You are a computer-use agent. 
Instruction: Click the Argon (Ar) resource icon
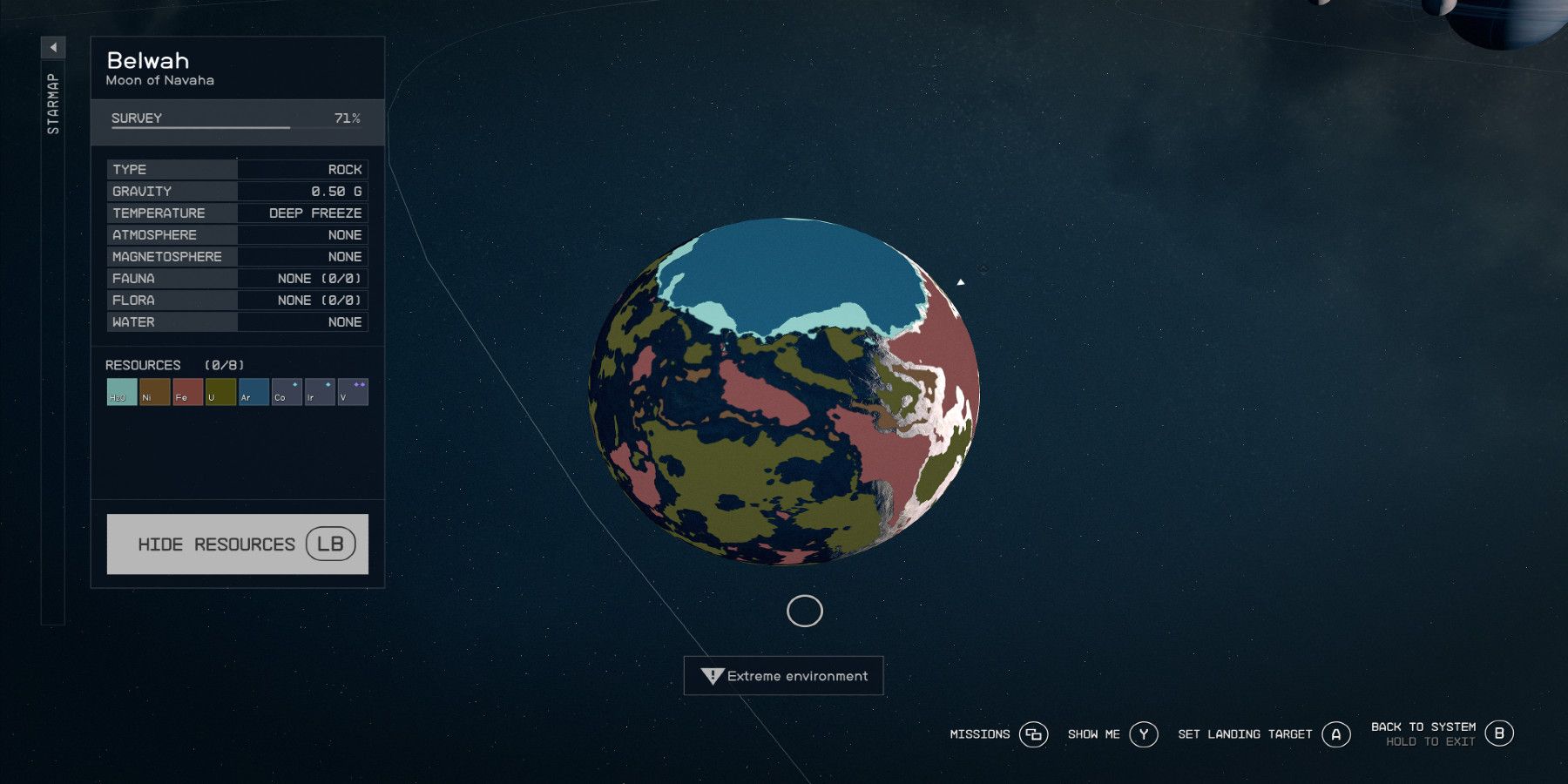point(253,392)
